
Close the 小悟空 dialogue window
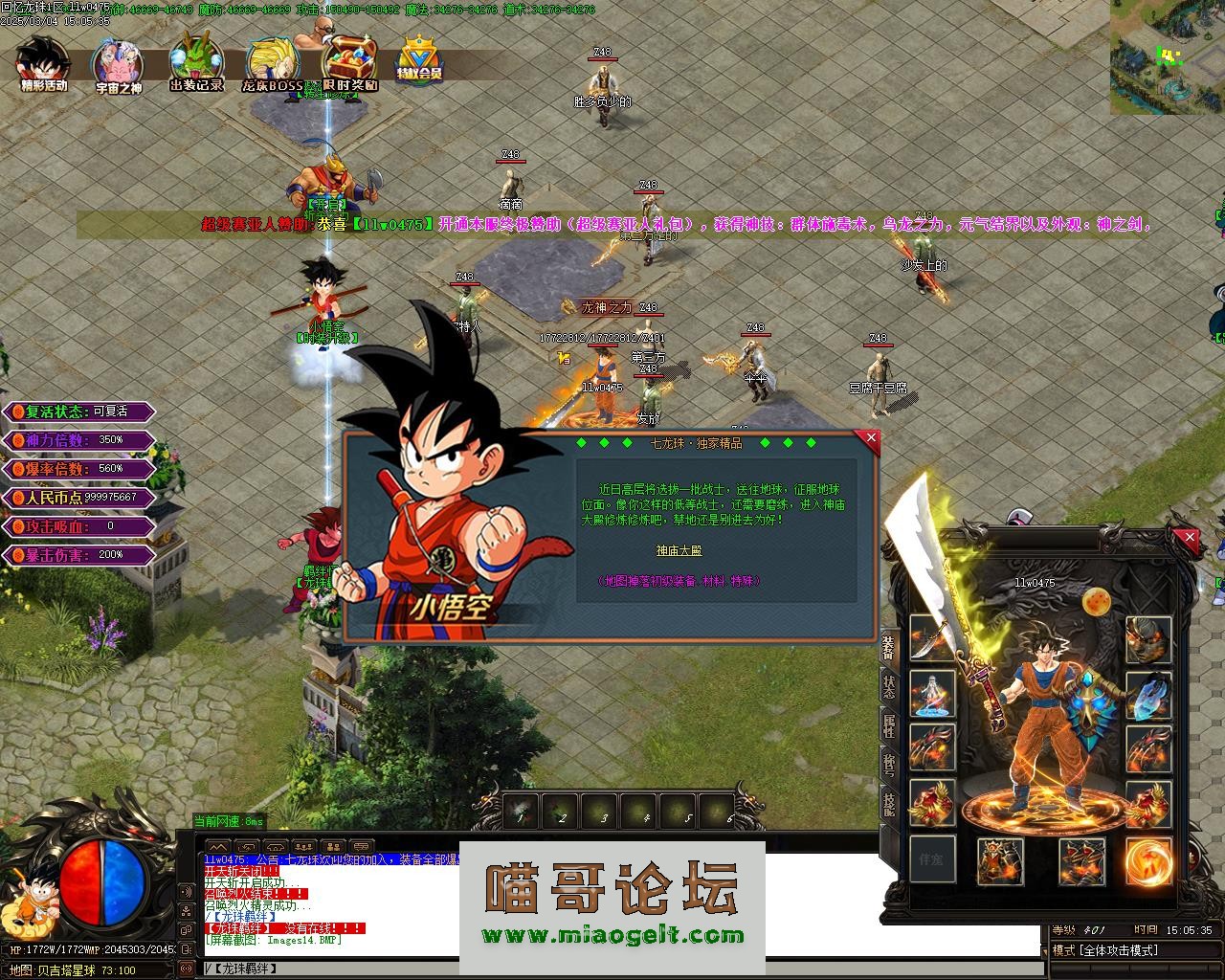point(870,438)
